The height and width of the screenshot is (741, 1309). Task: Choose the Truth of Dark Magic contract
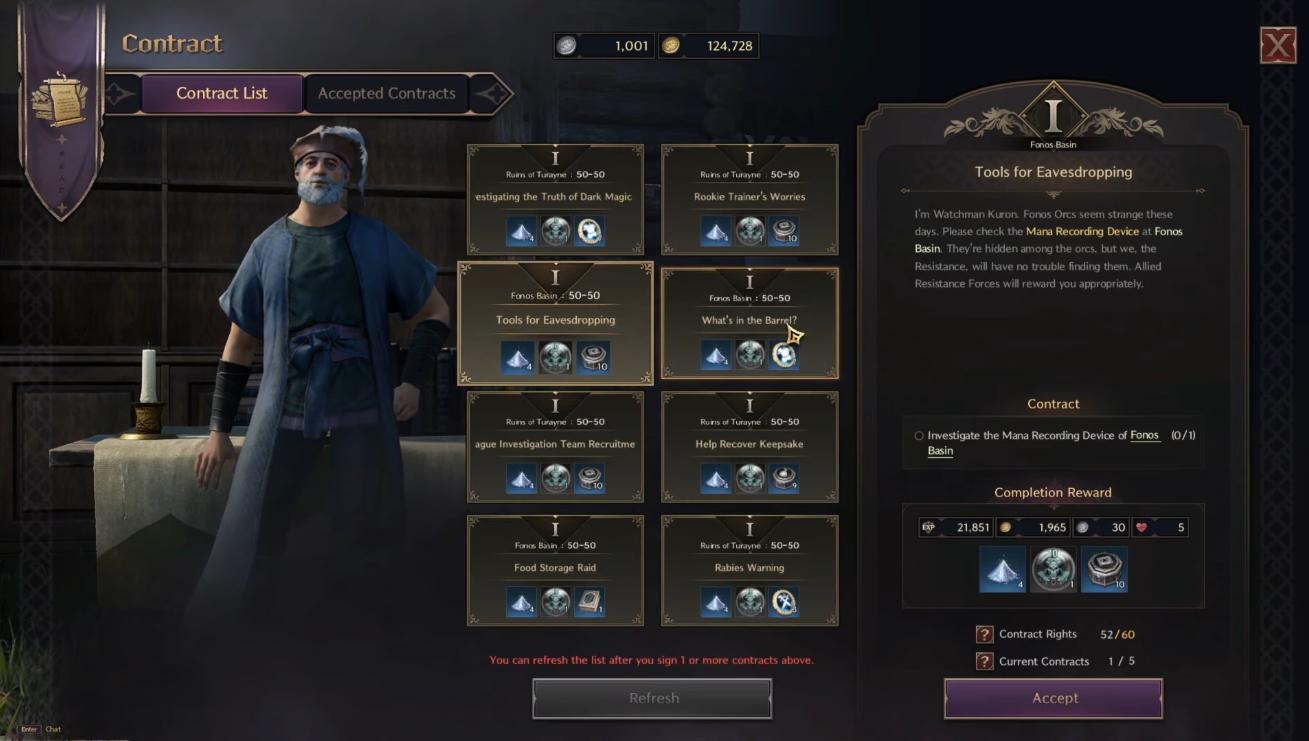click(x=555, y=198)
